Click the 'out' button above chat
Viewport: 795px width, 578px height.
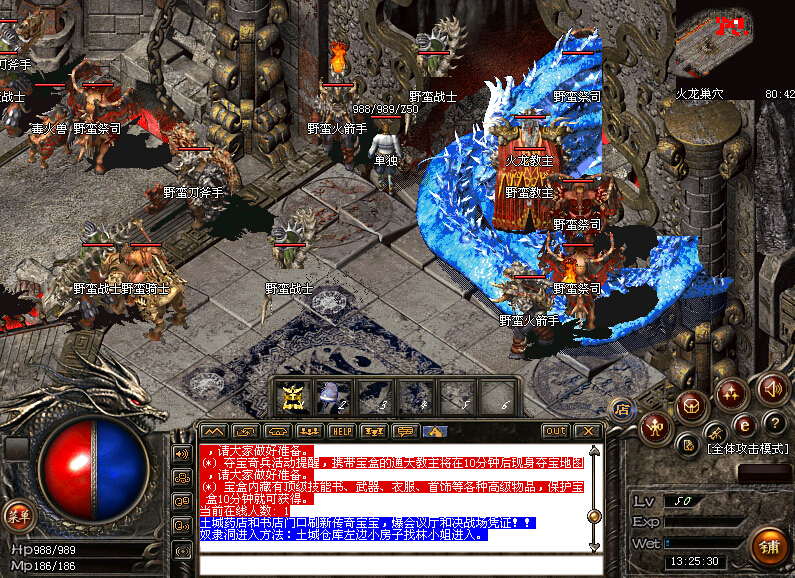pos(555,431)
